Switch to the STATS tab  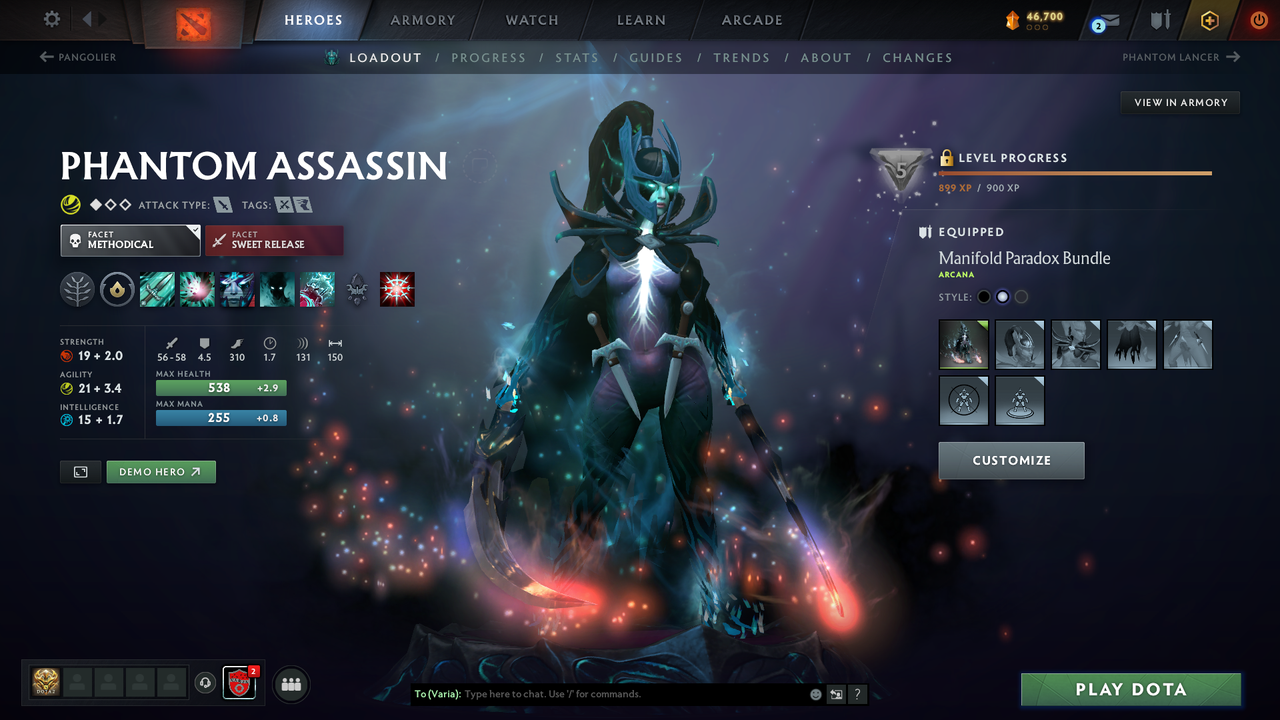click(577, 57)
